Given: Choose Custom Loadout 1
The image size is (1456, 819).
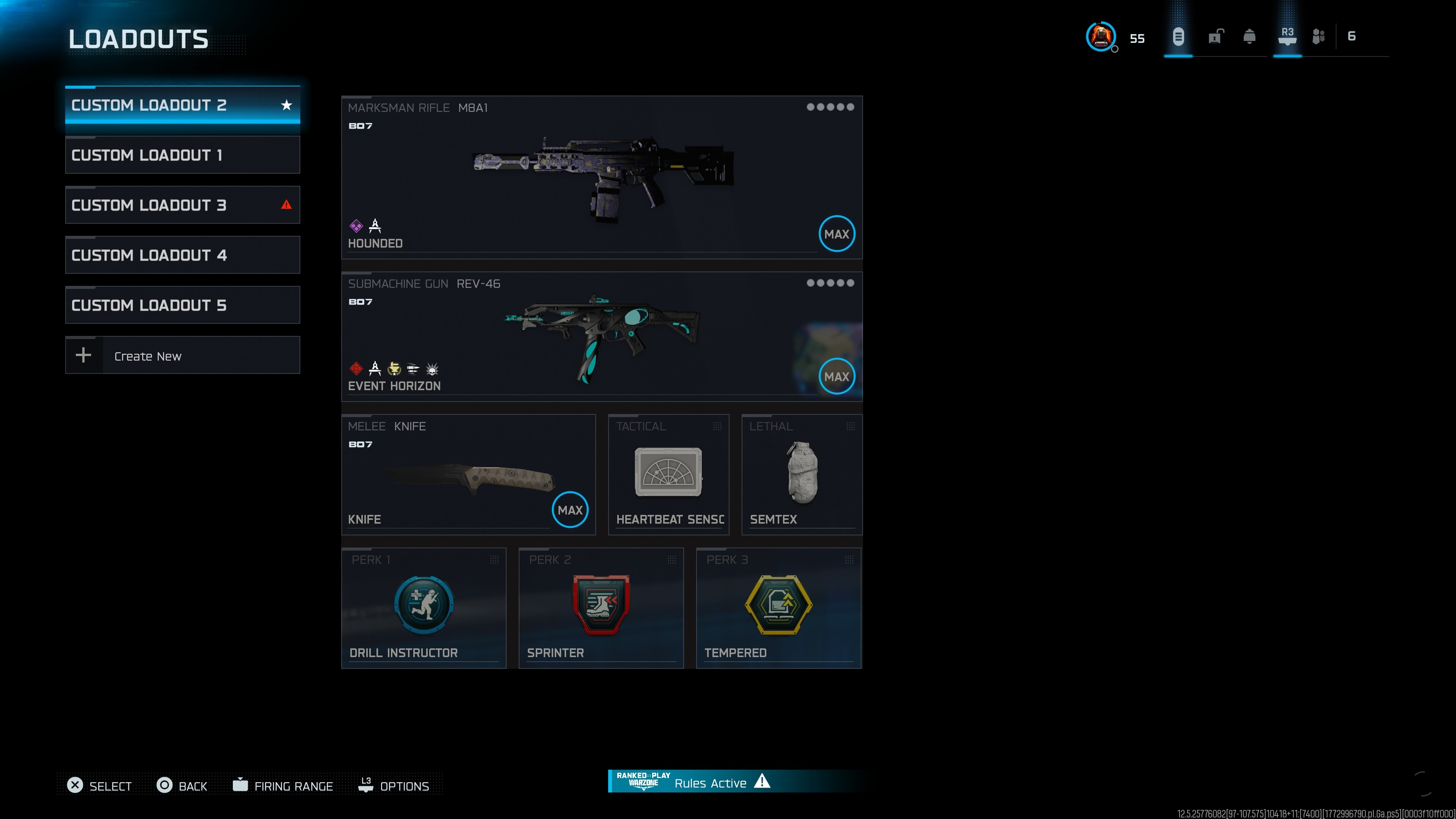Looking at the screenshot, I should [182, 155].
